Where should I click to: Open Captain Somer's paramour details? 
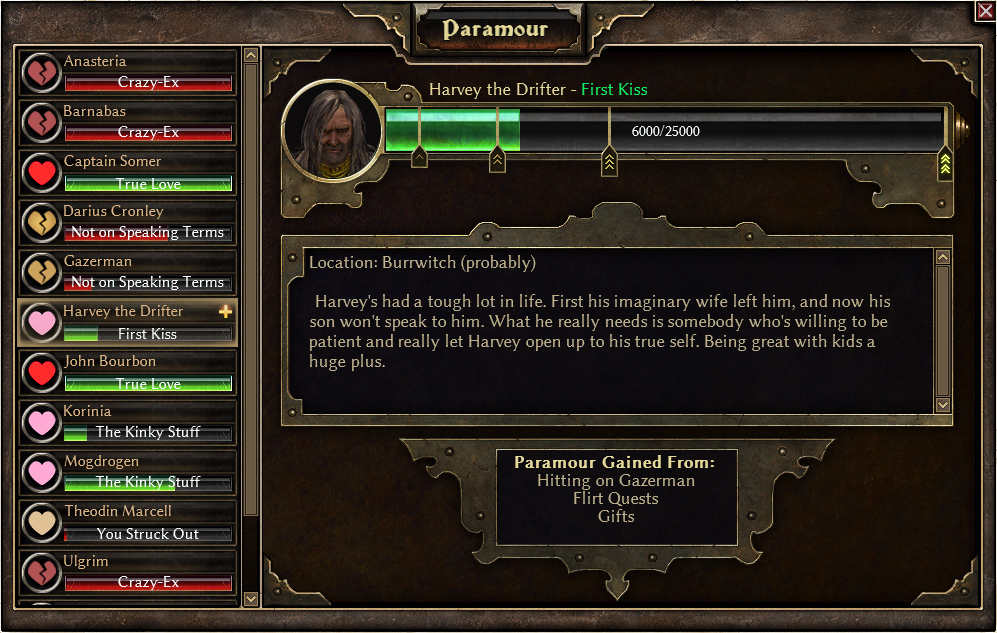tap(128, 172)
